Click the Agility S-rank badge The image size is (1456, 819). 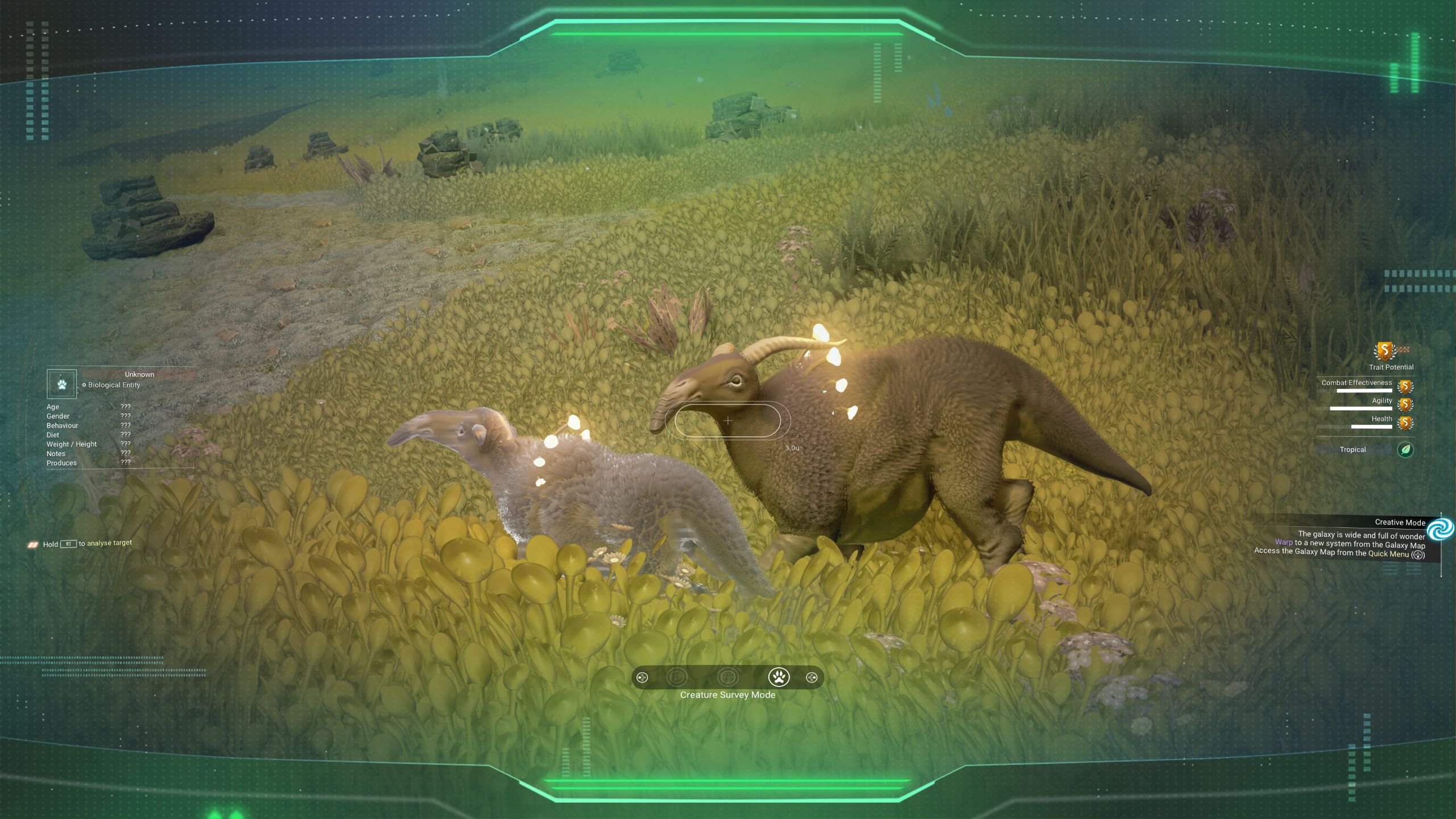[x=1406, y=404]
